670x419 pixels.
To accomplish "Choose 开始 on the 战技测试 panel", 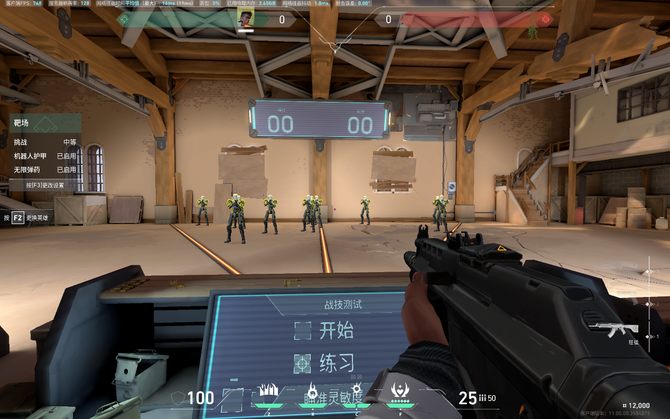I will coord(325,331).
